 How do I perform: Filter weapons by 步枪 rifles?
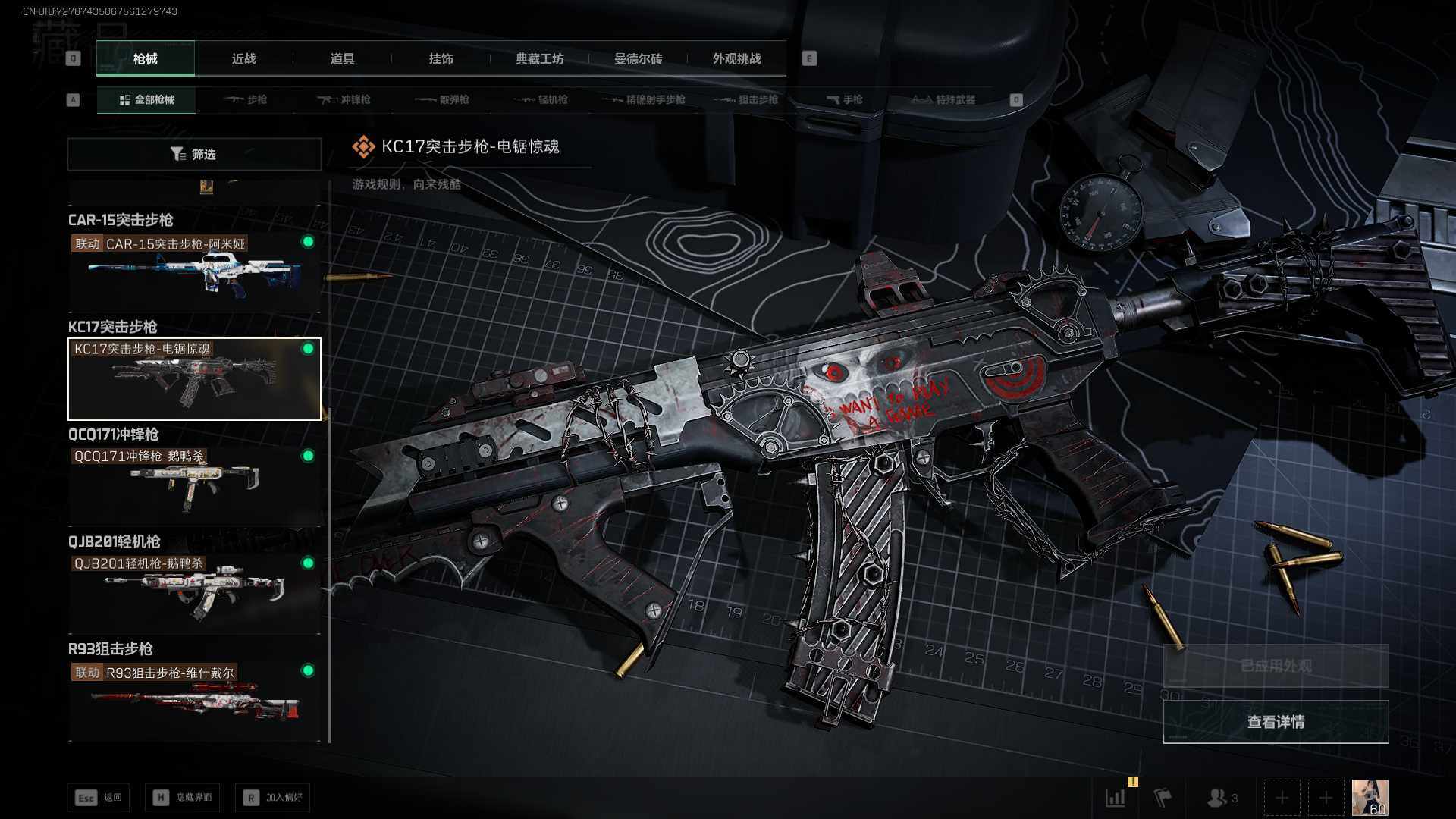pos(246,100)
